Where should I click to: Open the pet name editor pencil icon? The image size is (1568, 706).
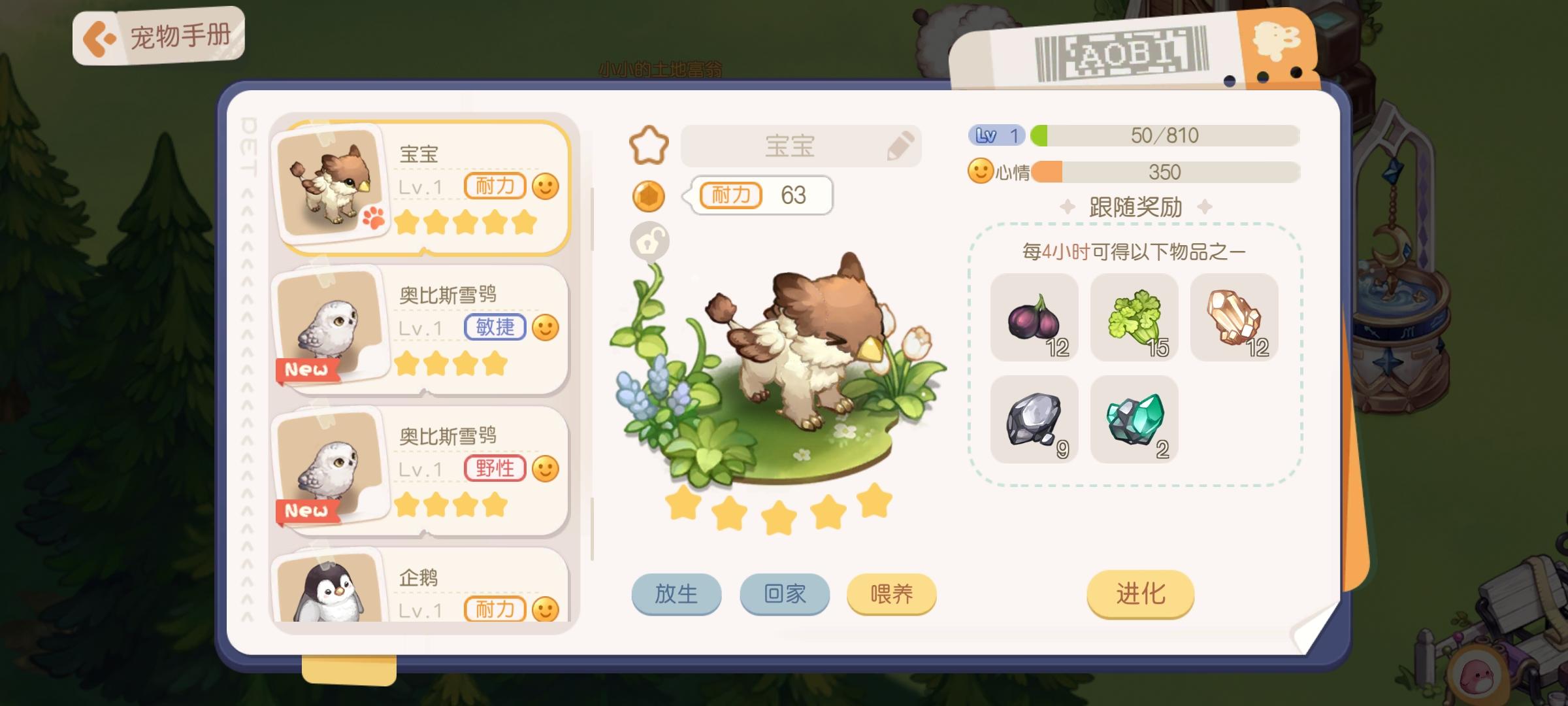[900, 146]
